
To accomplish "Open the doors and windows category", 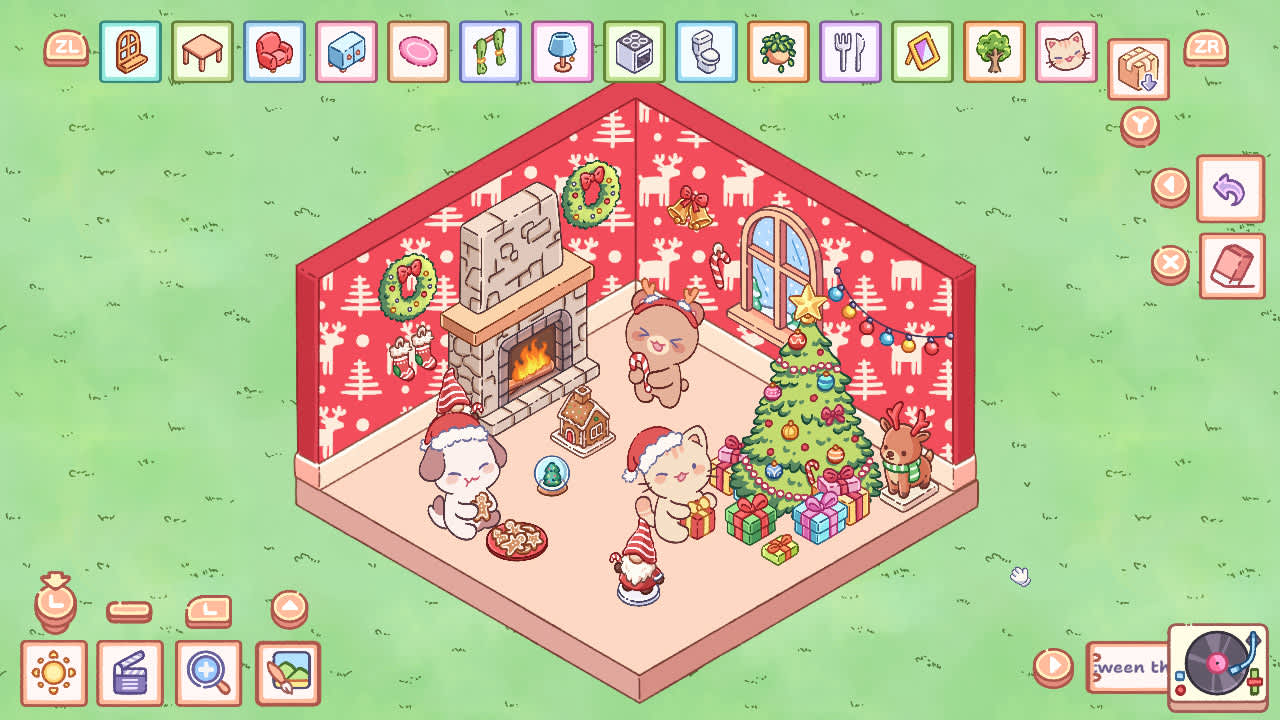I will pos(131,53).
